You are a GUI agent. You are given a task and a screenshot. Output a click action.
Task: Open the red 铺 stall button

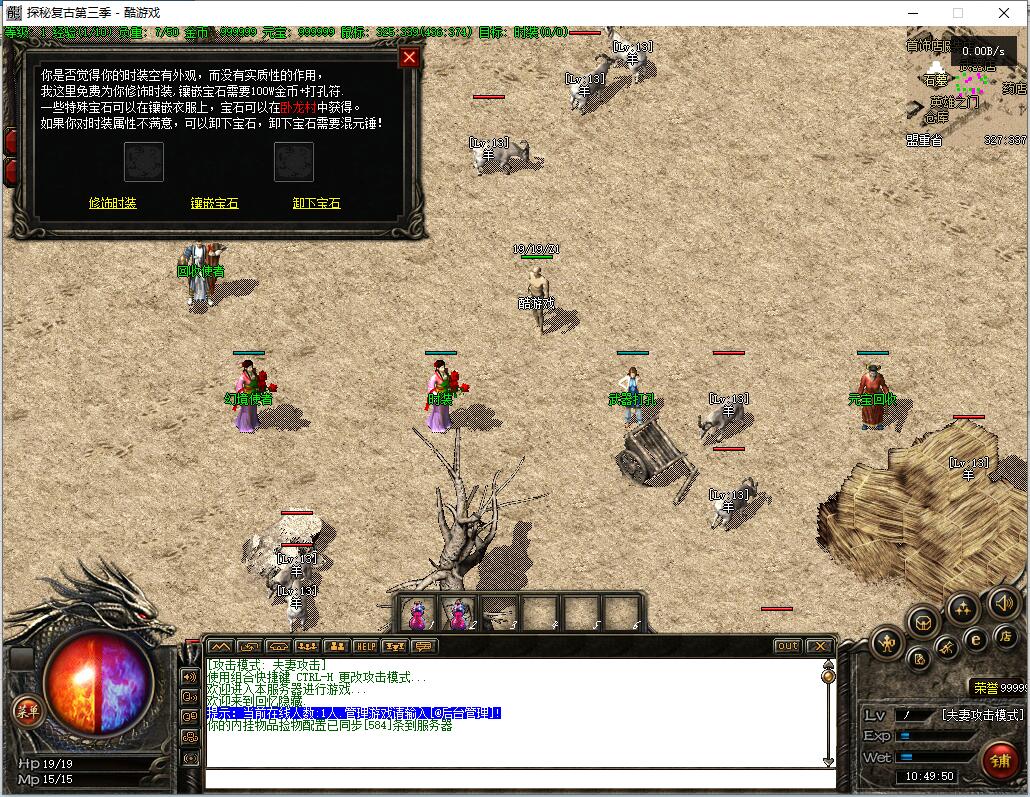[x=999, y=760]
